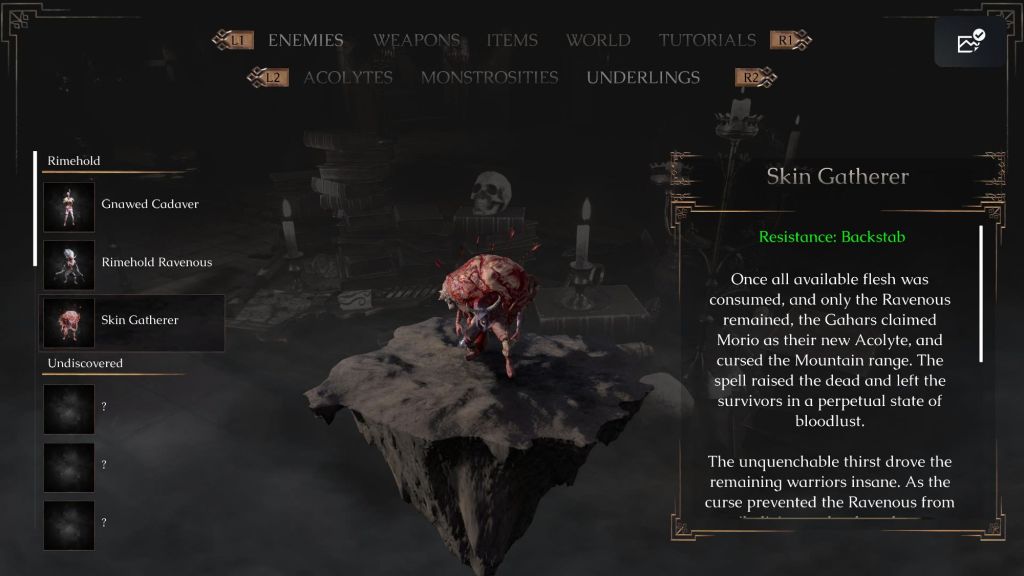Click the description panel's scrollbar
1024x576 pixels.
981,294
